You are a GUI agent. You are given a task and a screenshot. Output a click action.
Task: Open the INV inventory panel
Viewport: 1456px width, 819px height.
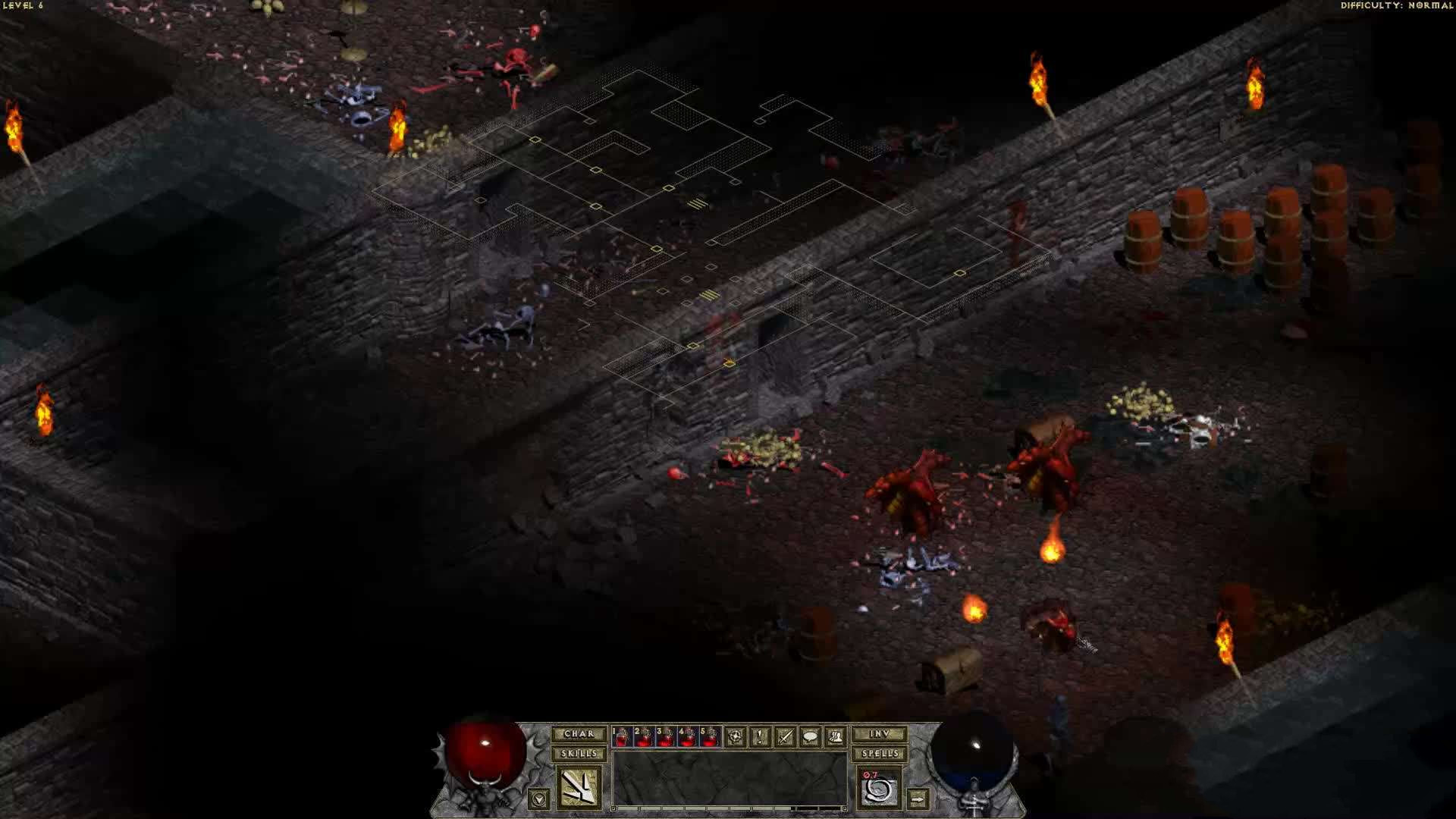(879, 734)
